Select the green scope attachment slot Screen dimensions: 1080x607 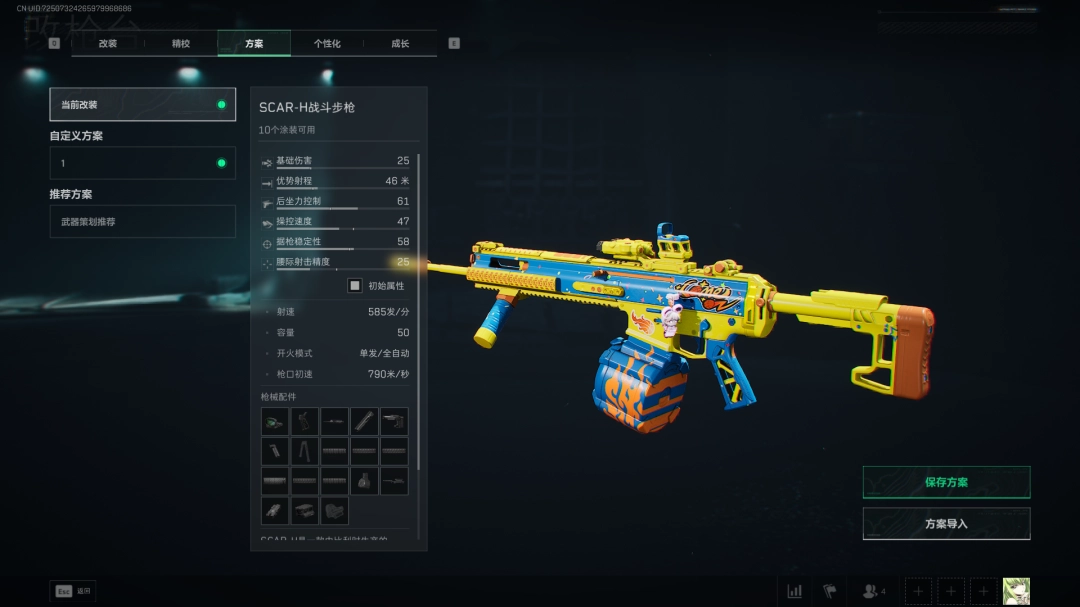coord(275,421)
